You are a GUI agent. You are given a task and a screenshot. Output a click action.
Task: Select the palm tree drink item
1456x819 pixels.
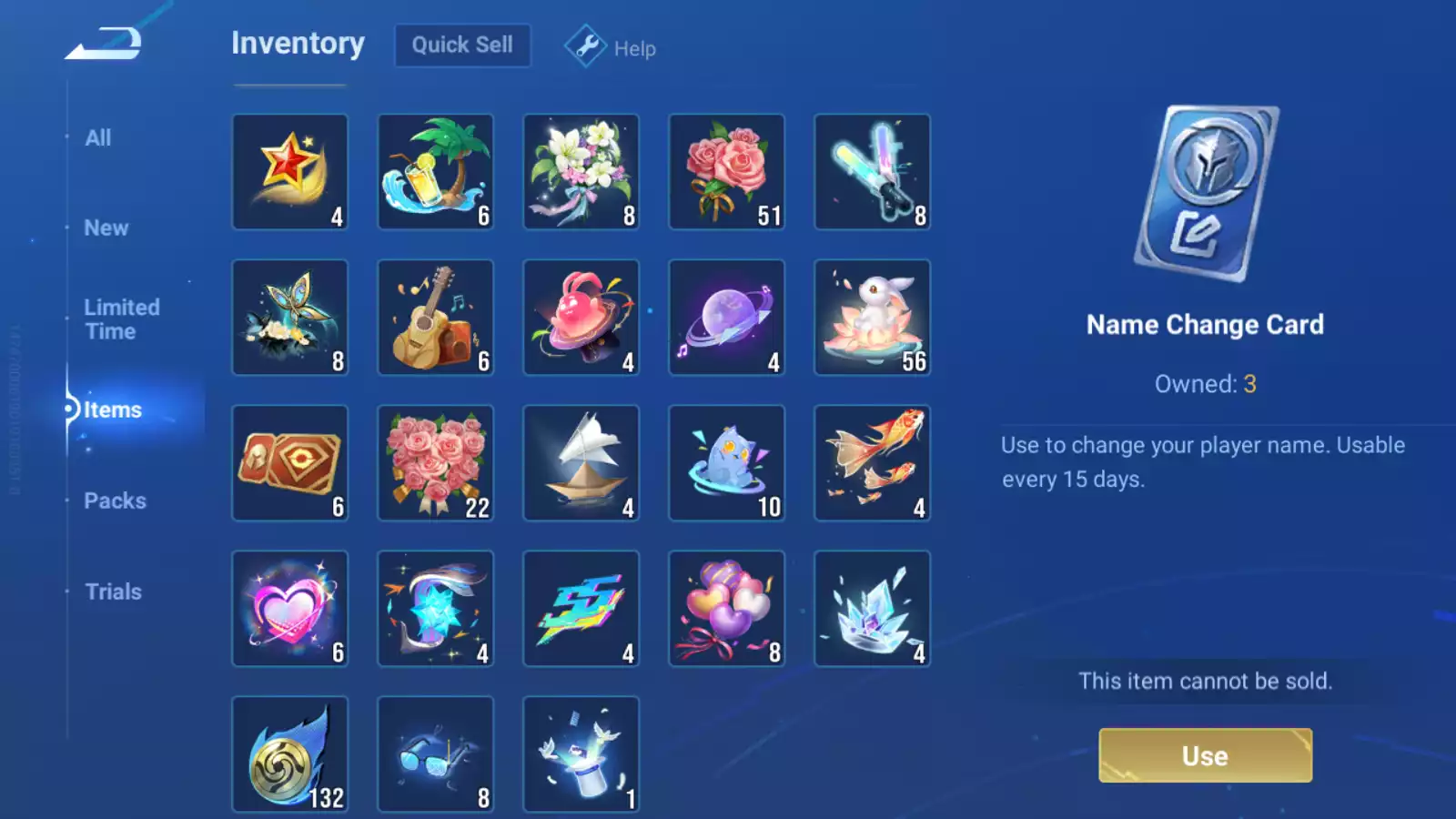[436, 172]
